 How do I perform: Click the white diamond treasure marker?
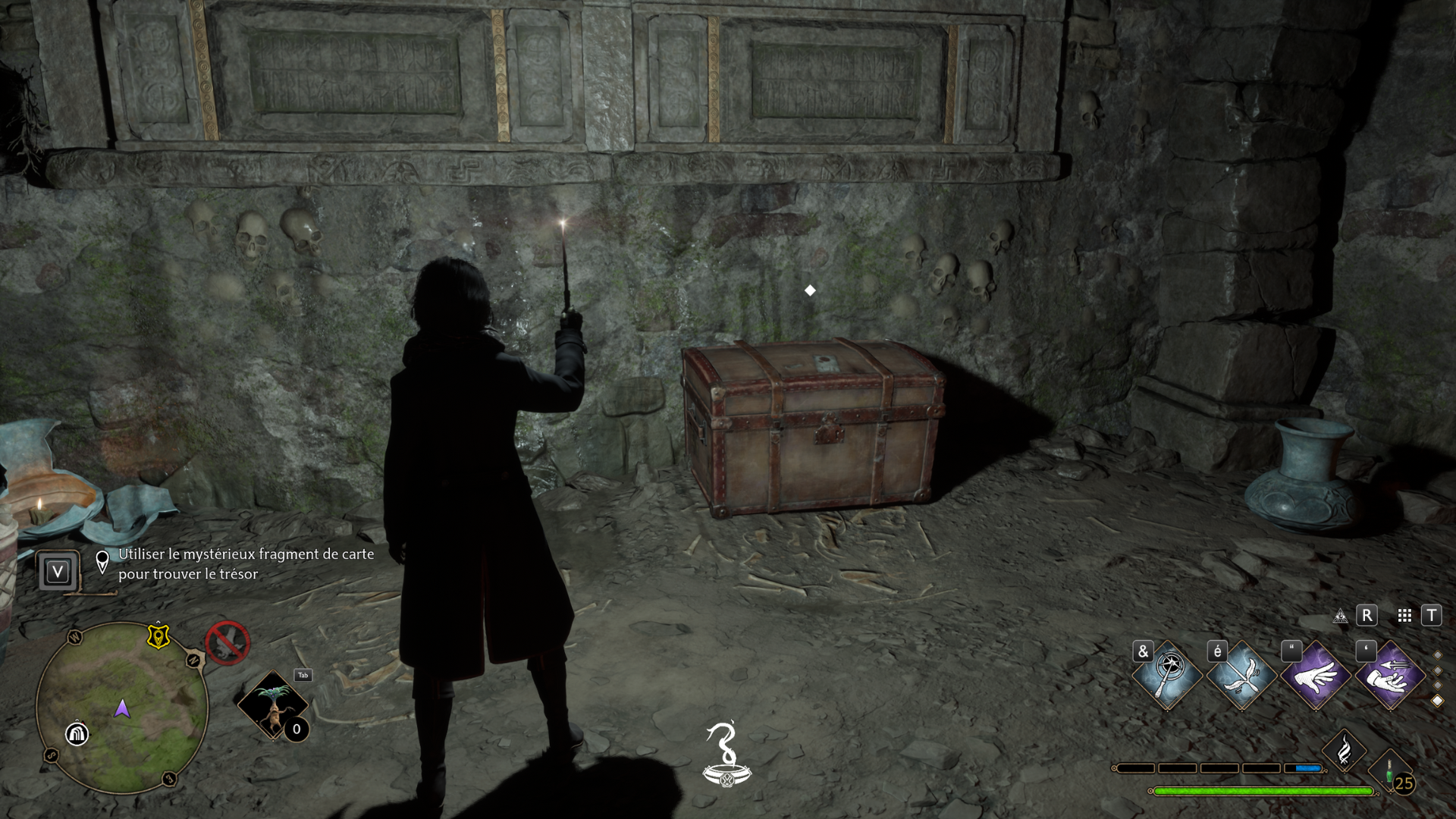tap(808, 289)
